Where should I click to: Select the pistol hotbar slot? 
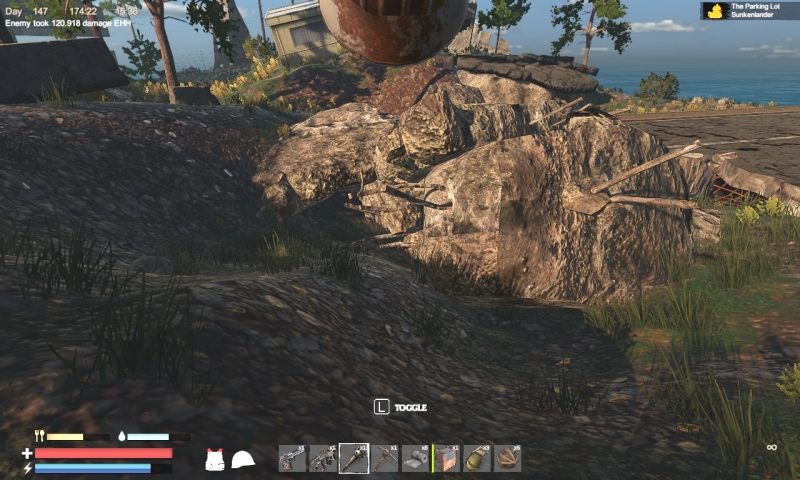click(292, 459)
